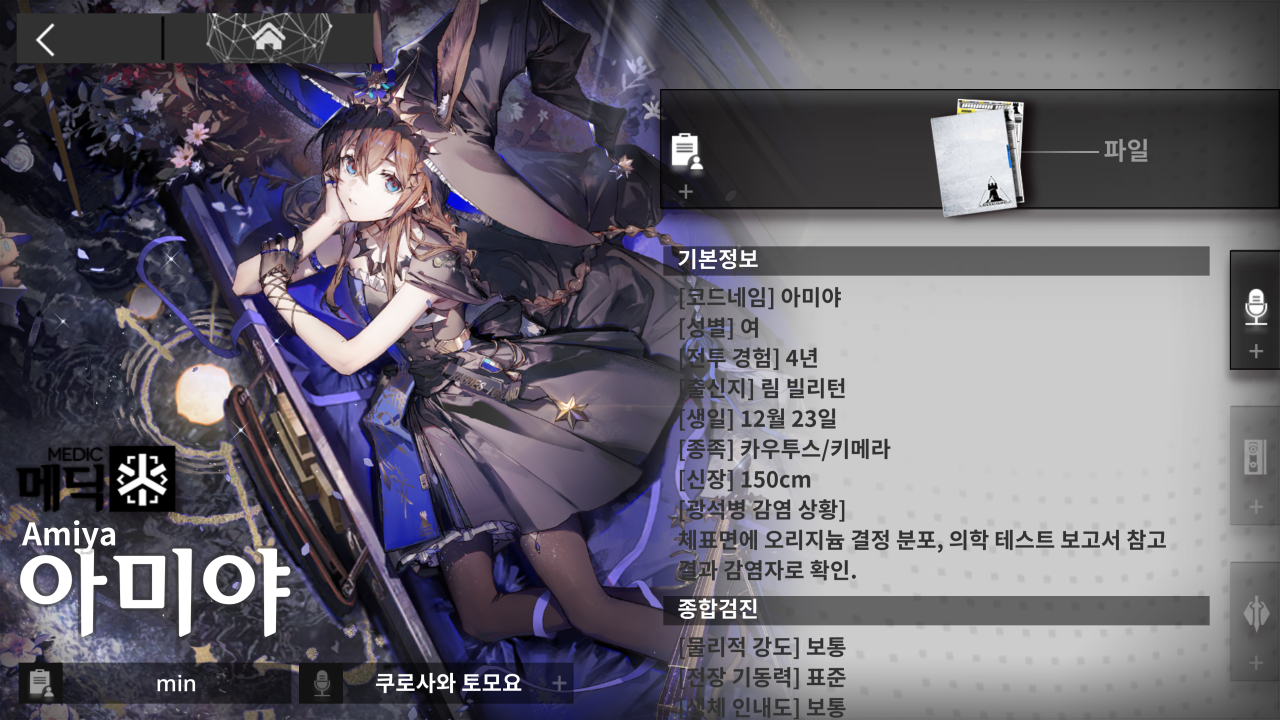Click the artist name min
The height and width of the screenshot is (720, 1280).
click(x=177, y=685)
